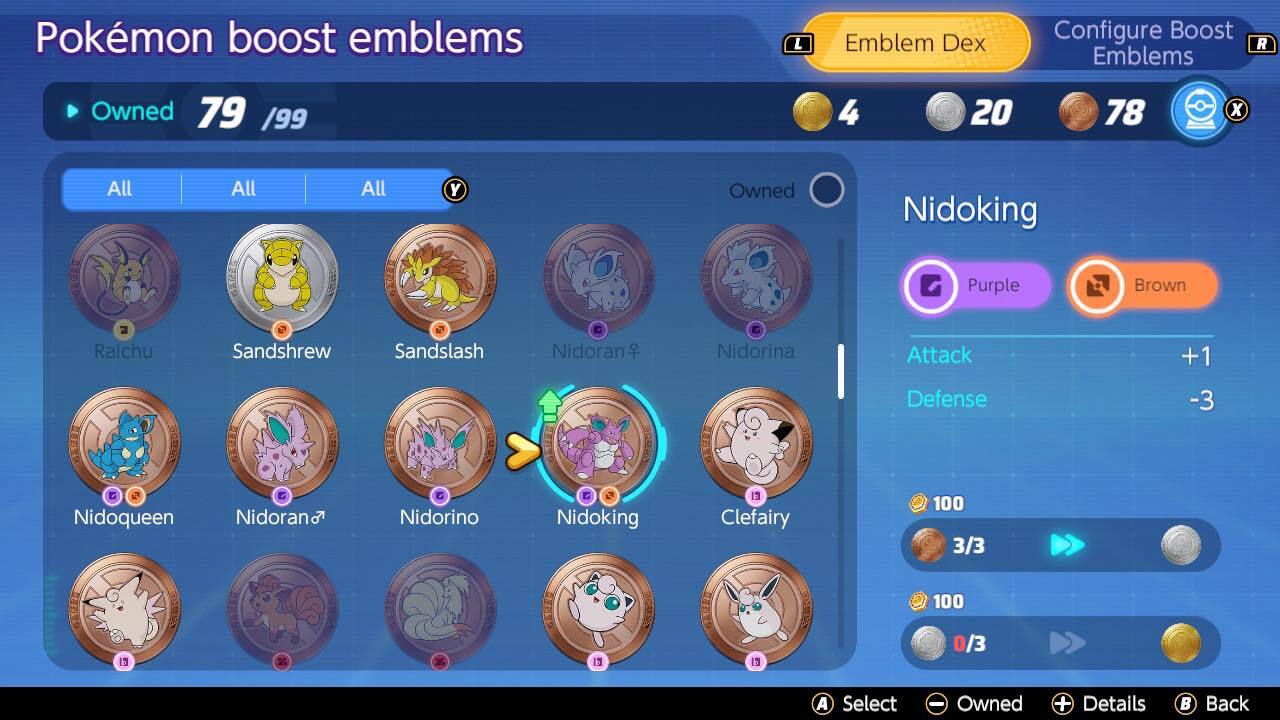The height and width of the screenshot is (720, 1280).
Task: Click the emblem list scrollbar
Action: [841, 371]
